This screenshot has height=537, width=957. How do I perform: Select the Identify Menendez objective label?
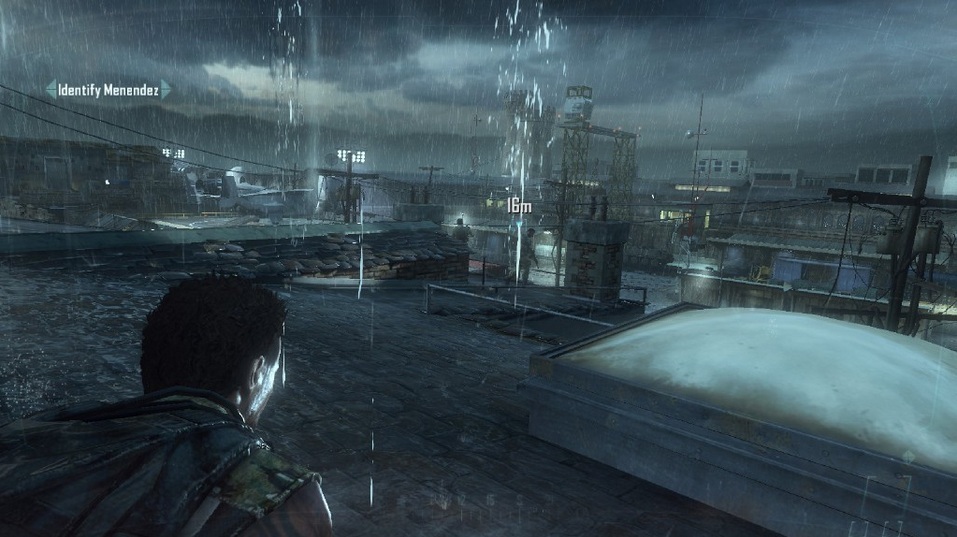[108, 90]
